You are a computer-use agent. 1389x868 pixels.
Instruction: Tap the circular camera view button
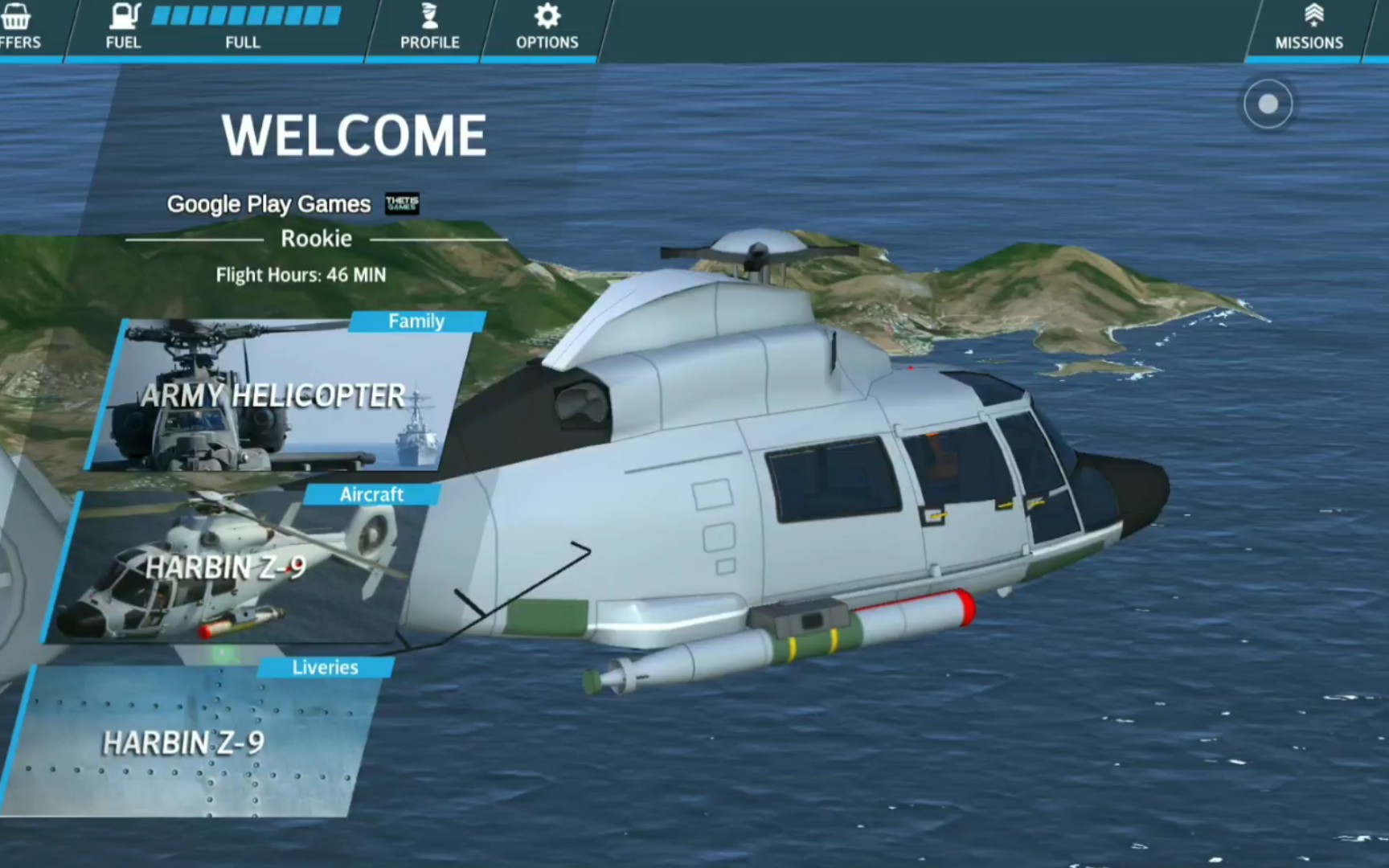(x=1268, y=104)
